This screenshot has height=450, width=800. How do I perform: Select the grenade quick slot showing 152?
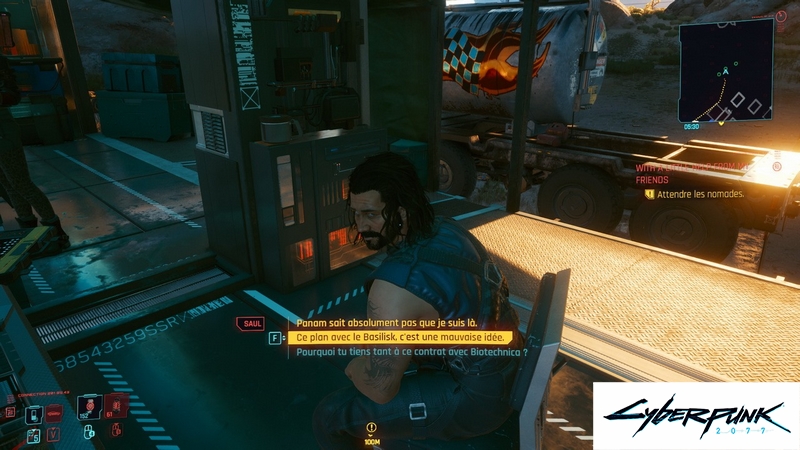tap(89, 407)
